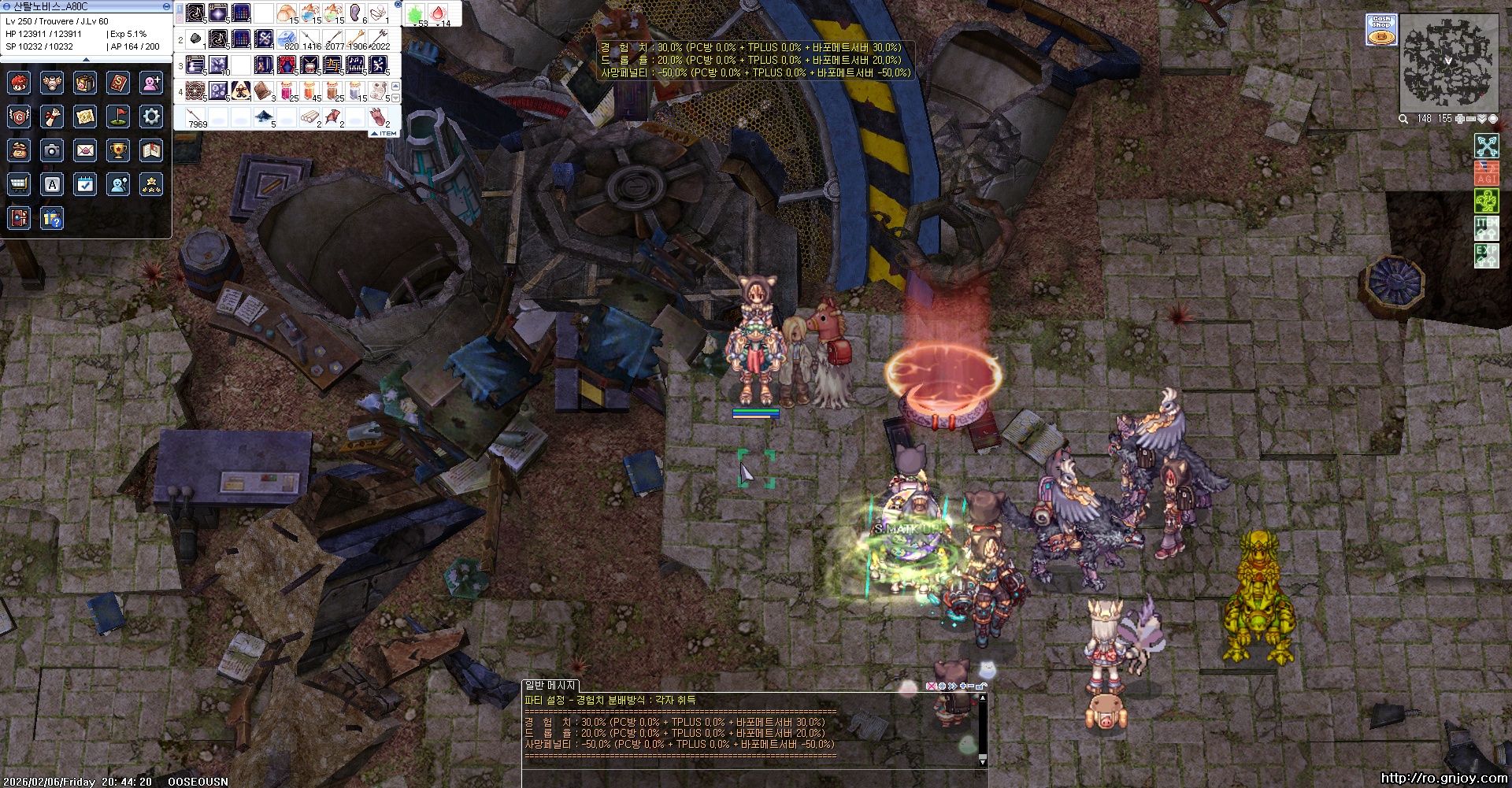The width and height of the screenshot is (1512, 788).
Task: Open the guild shield icon
Action: (x=19, y=117)
